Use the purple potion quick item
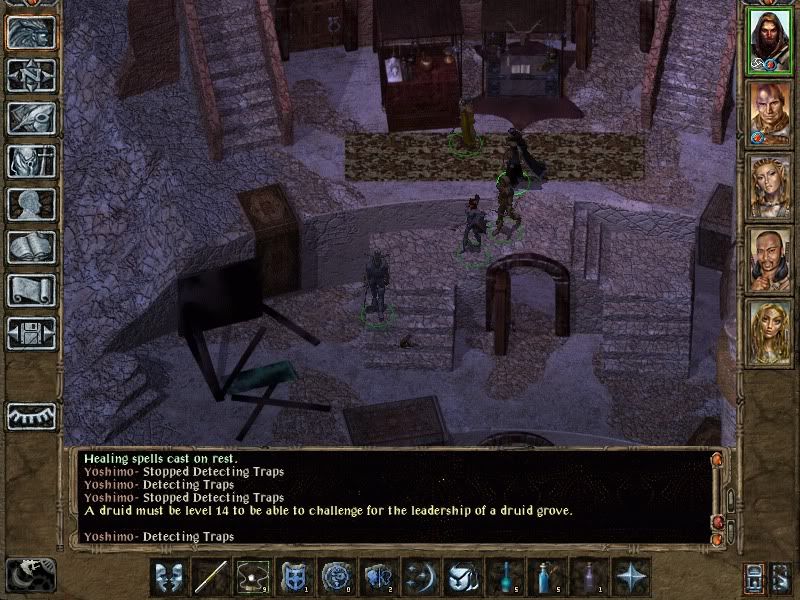 click(589, 578)
